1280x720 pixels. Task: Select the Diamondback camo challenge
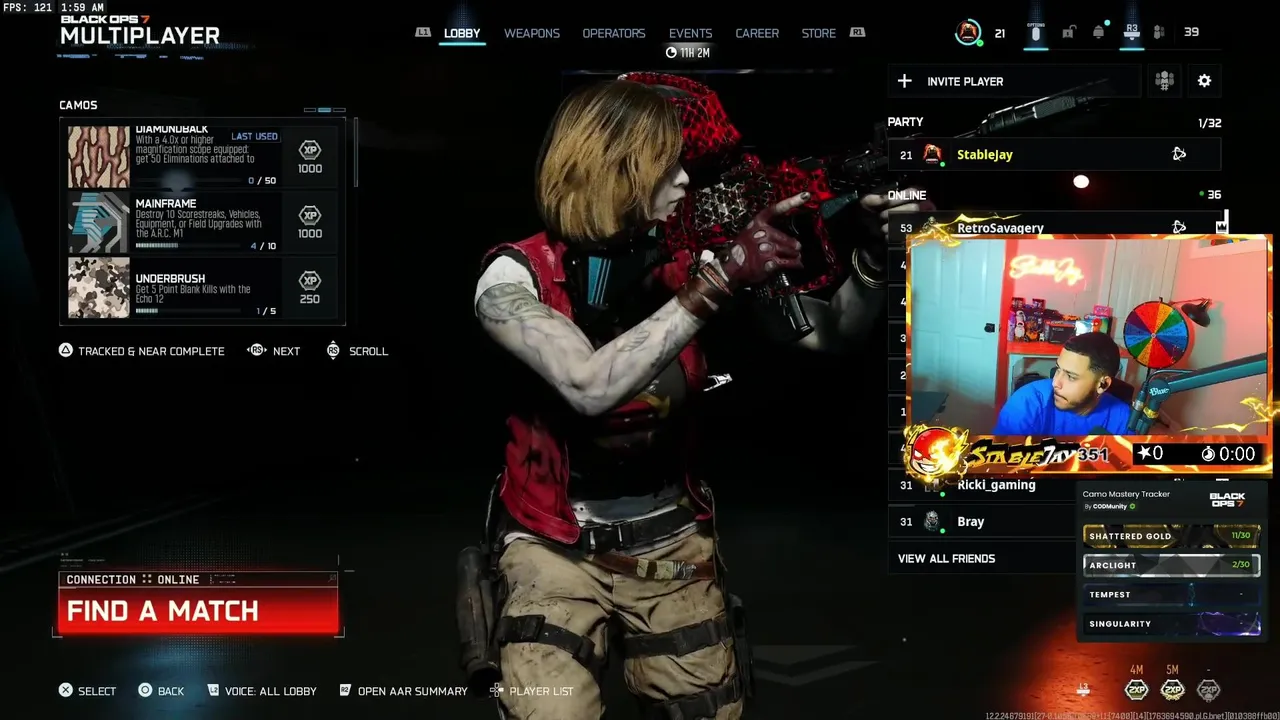point(203,155)
